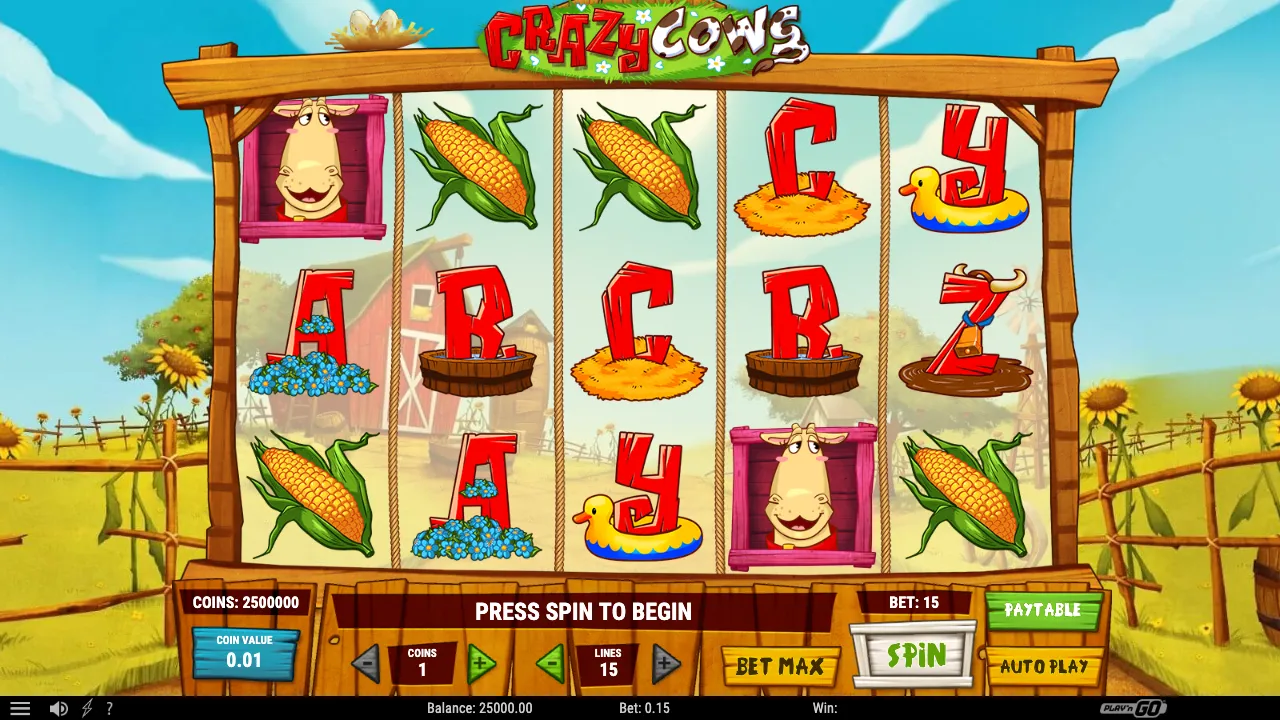
Task: Toggle fast play lightning icon
Action: click(x=87, y=708)
